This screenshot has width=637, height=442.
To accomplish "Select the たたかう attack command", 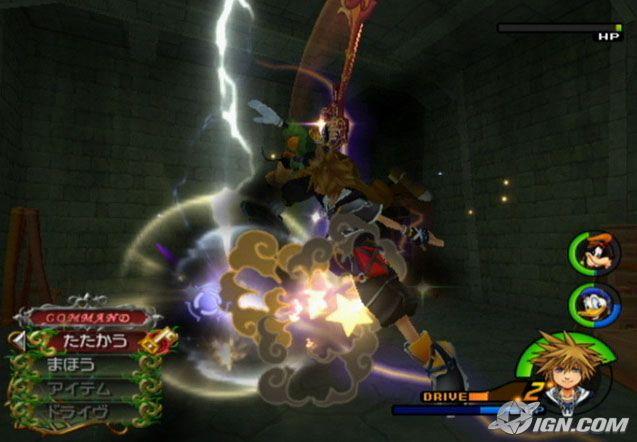I will point(89,341).
